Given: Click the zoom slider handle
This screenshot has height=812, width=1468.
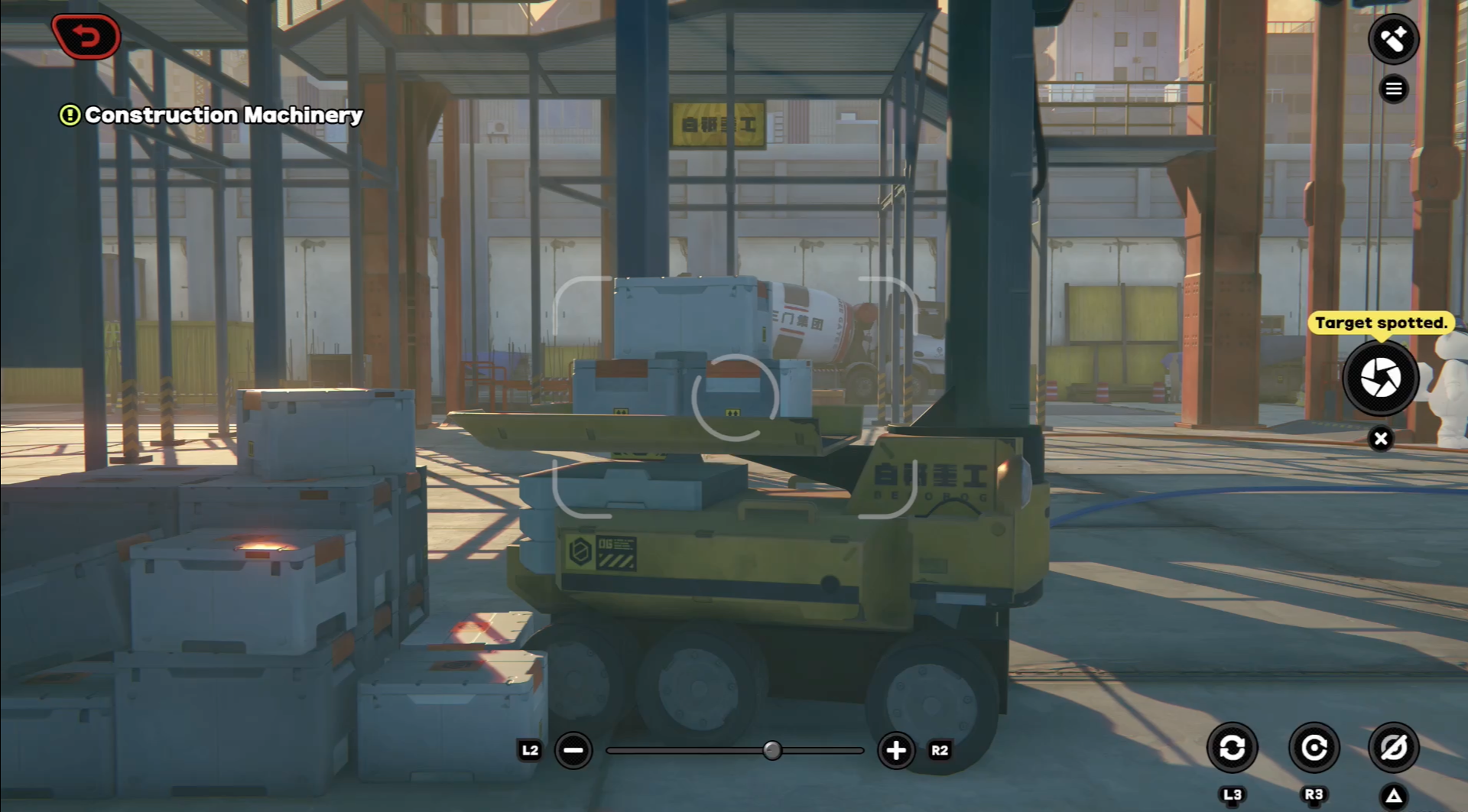Looking at the screenshot, I should [772, 750].
